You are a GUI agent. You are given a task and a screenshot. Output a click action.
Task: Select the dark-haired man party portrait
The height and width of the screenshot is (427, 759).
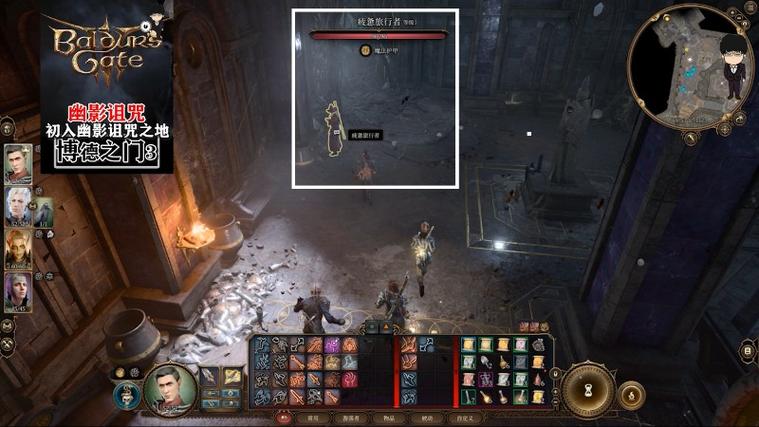pos(18,164)
